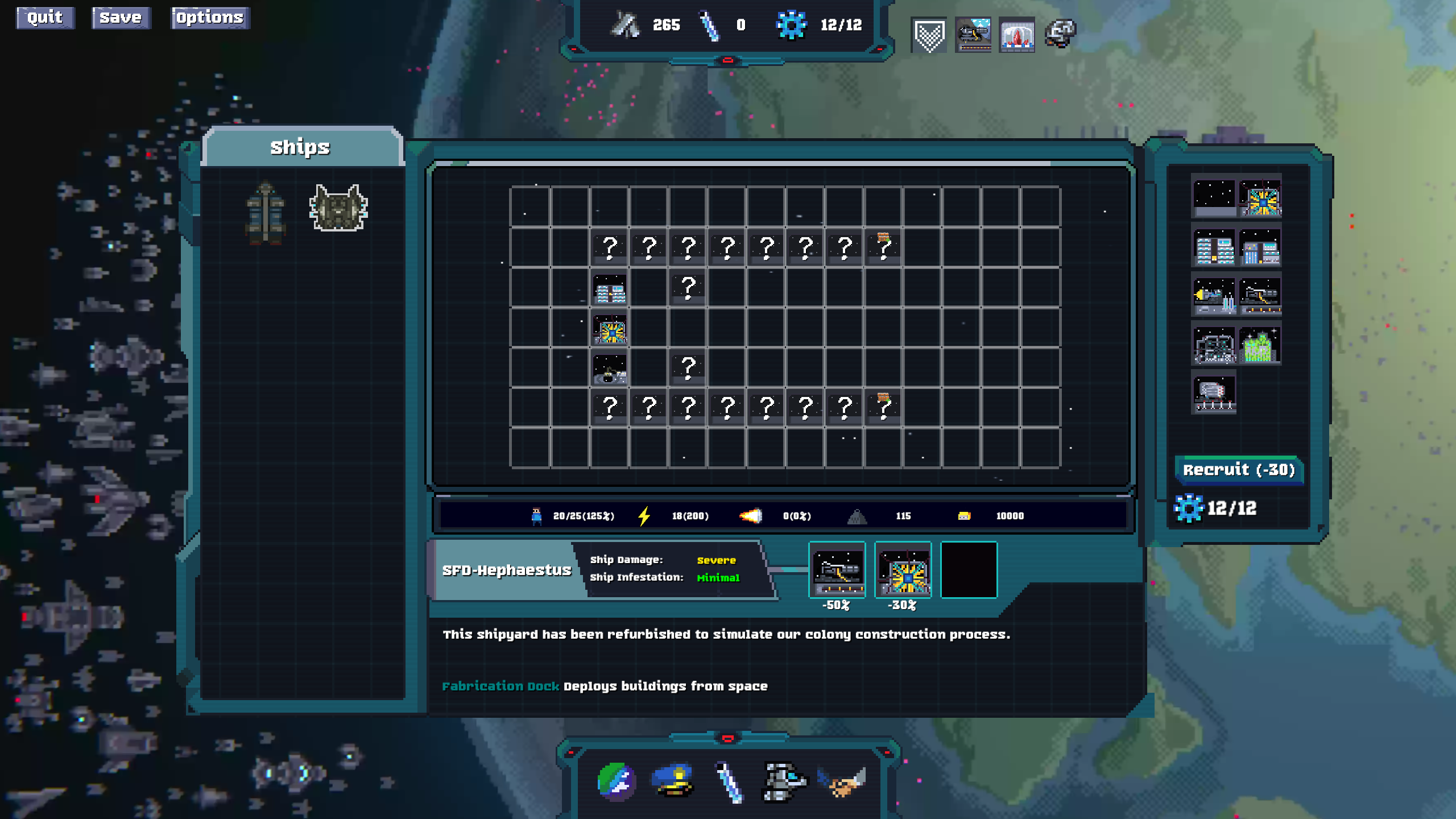Open the officer cap menu
The width and height of the screenshot is (1456, 819).
coord(673,781)
